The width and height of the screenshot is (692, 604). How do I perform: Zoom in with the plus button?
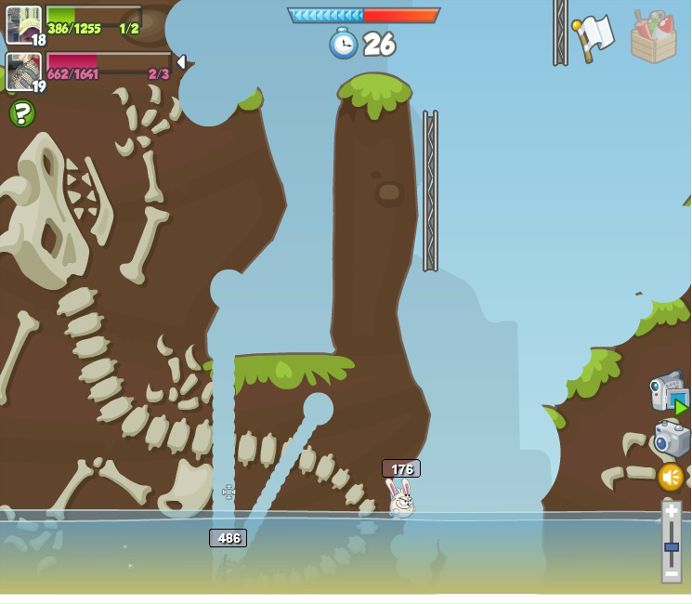pyautogui.click(x=671, y=510)
